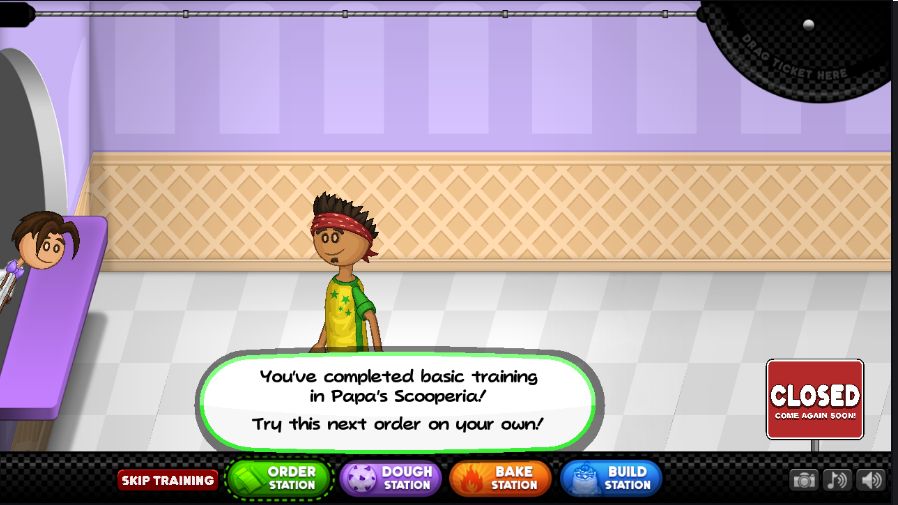The height and width of the screenshot is (505, 898).
Task: Toggle the sound speaker button
Action: click(871, 480)
